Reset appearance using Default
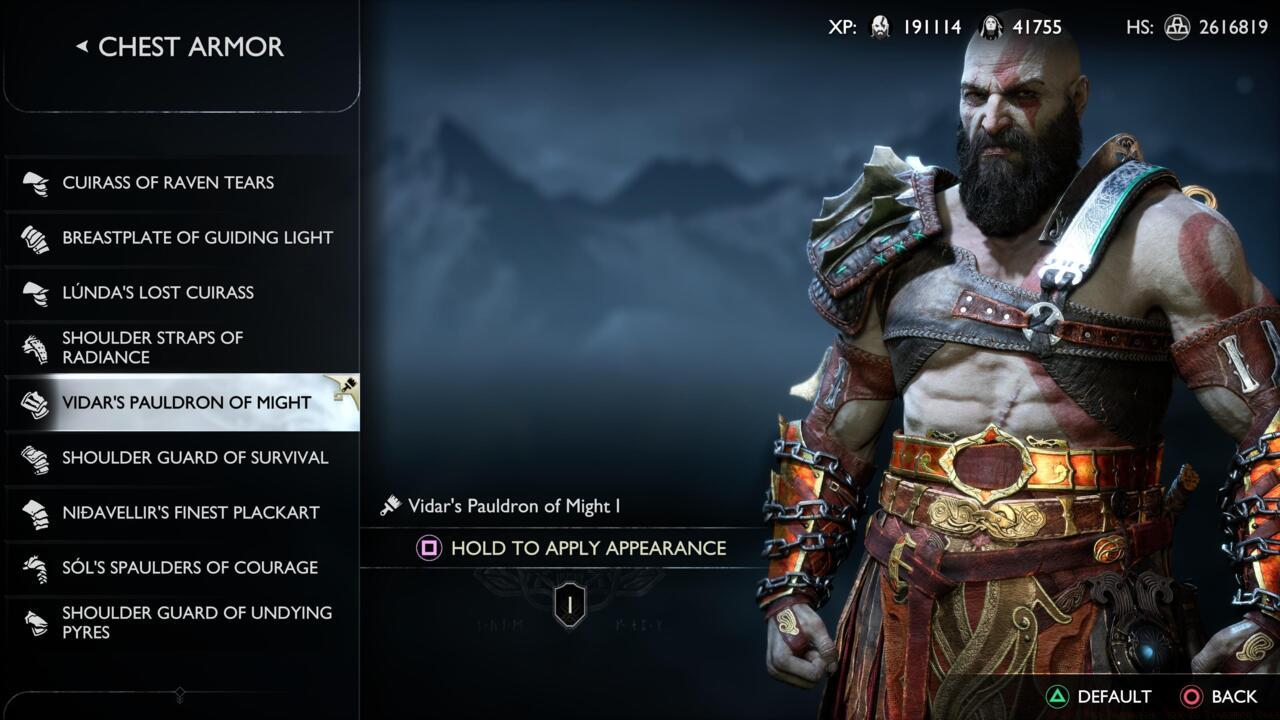The width and height of the screenshot is (1280, 720). pos(1099,697)
